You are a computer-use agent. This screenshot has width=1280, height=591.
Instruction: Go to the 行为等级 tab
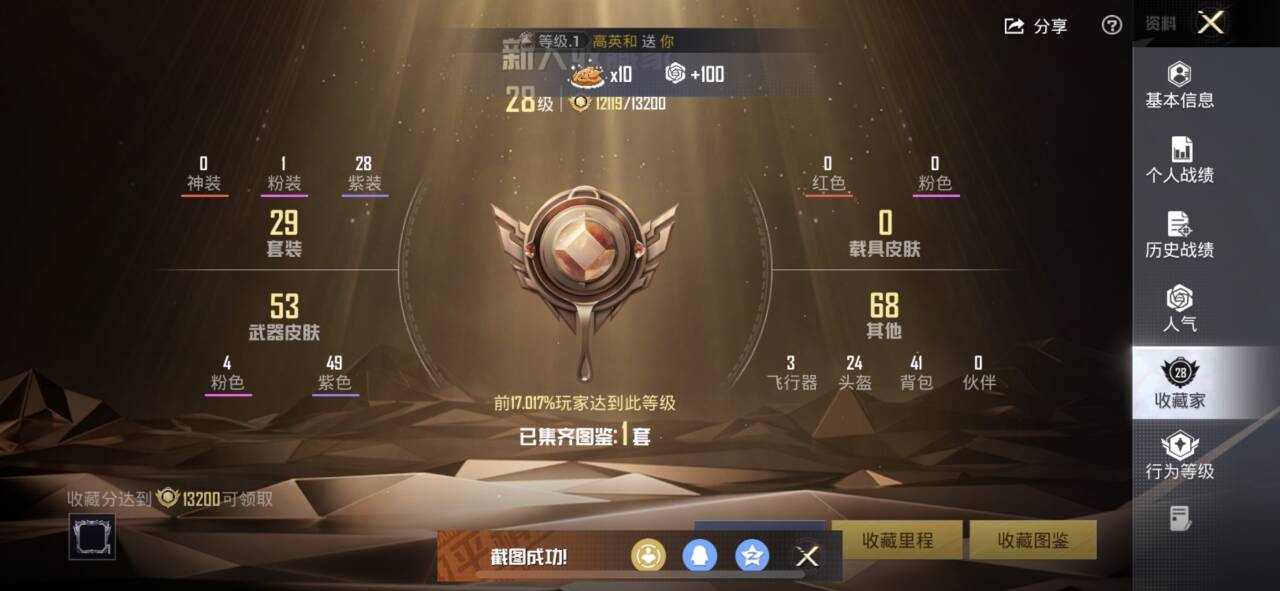(x=1180, y=456)
